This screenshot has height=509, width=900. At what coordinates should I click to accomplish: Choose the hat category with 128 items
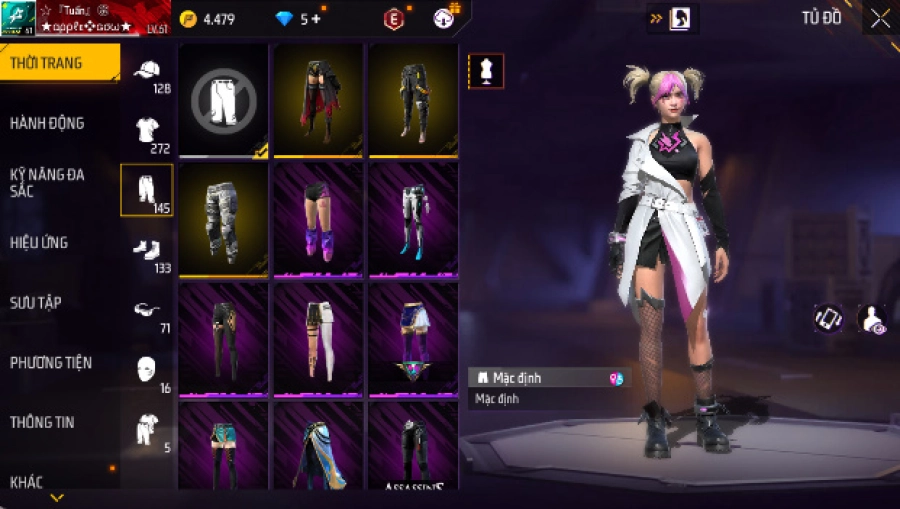[147, 72]
